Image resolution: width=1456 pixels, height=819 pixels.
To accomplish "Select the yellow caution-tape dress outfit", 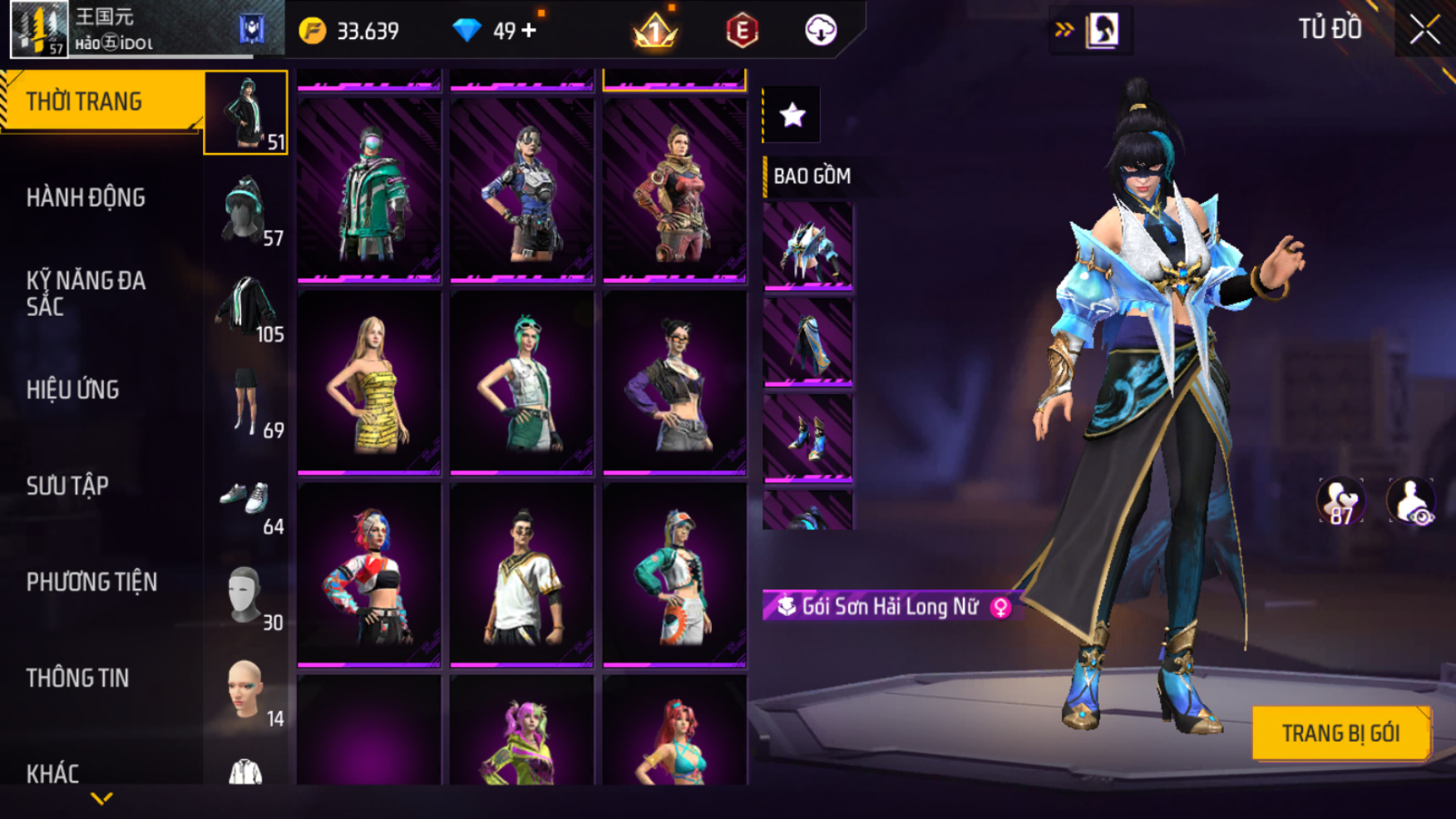I will point(369,382).
